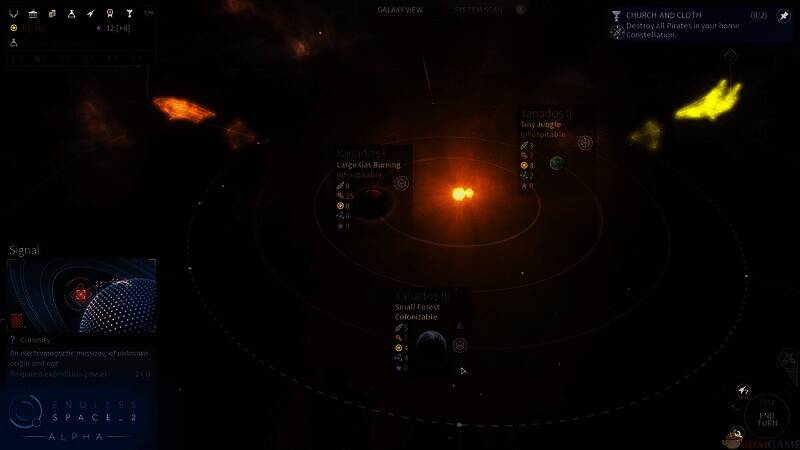Viewport: 800px width, 450px height.
Task: Select the Xanados III scan target icon
Action: click(x=460, y=345)
